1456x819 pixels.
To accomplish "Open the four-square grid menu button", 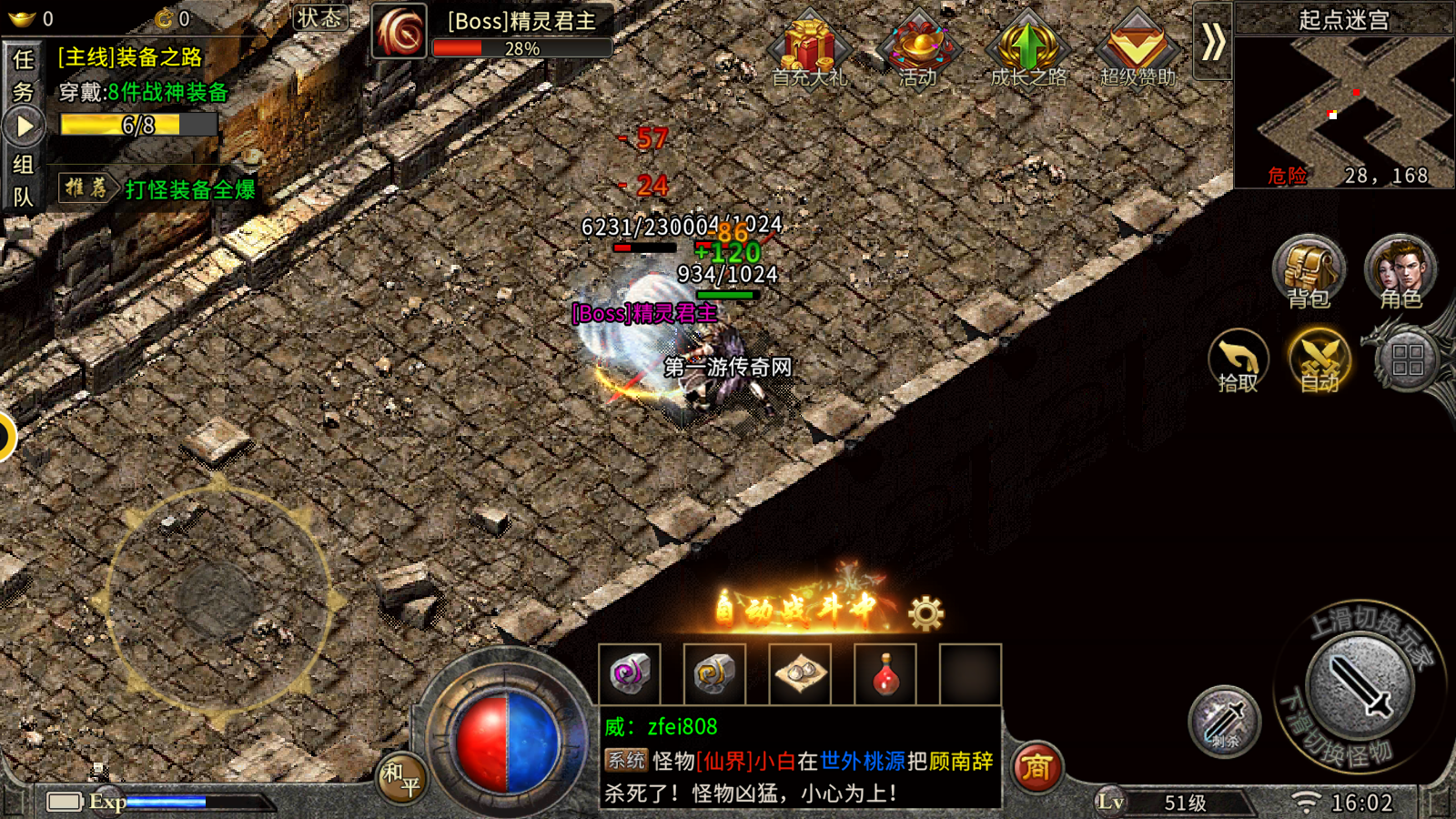I will (x=1407, y=360).
